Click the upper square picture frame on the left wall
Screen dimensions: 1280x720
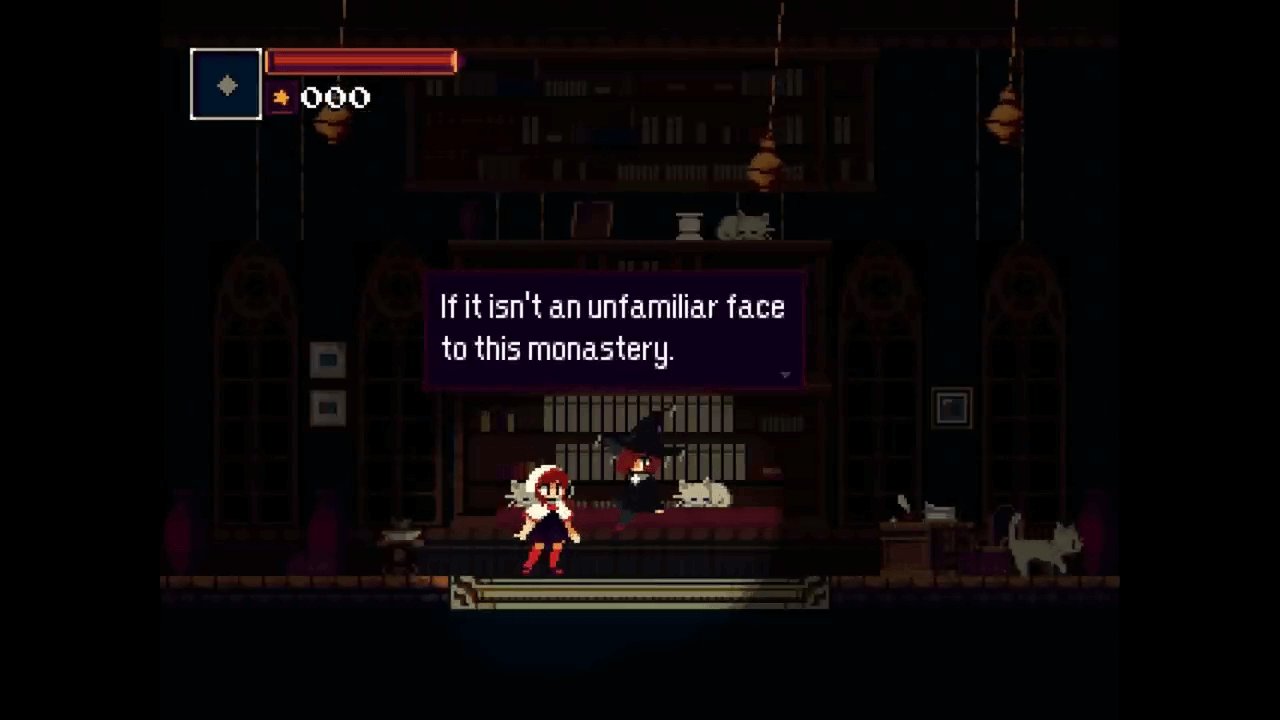(x=328, y=360)
